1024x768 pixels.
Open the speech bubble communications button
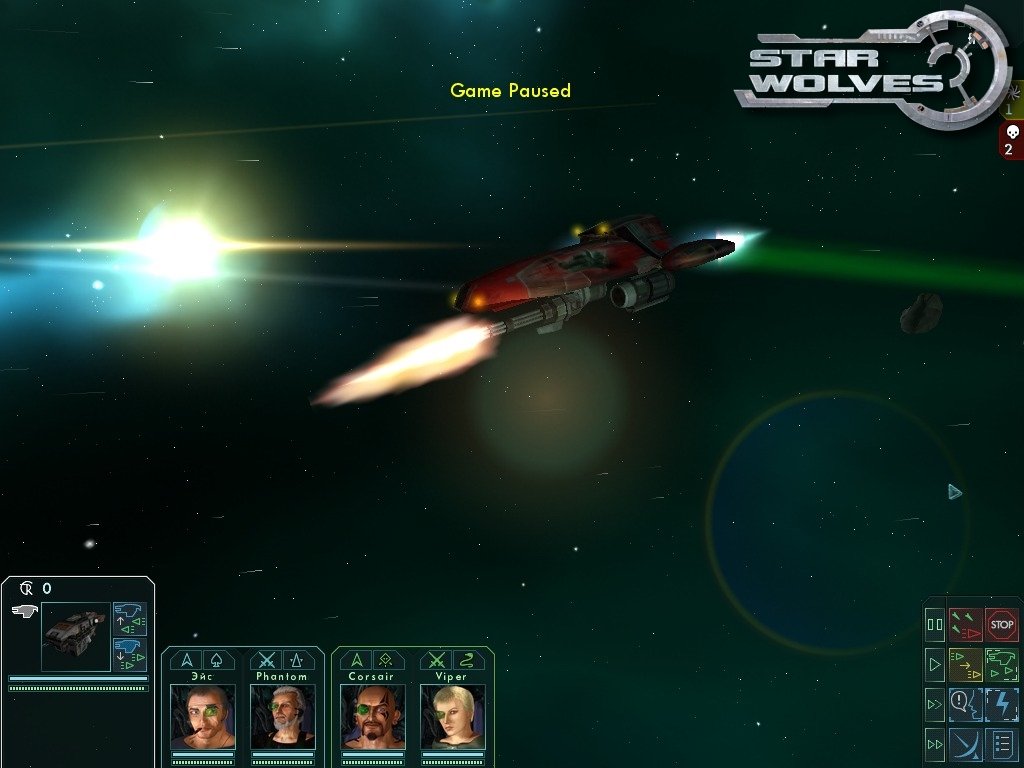[965, 703]
